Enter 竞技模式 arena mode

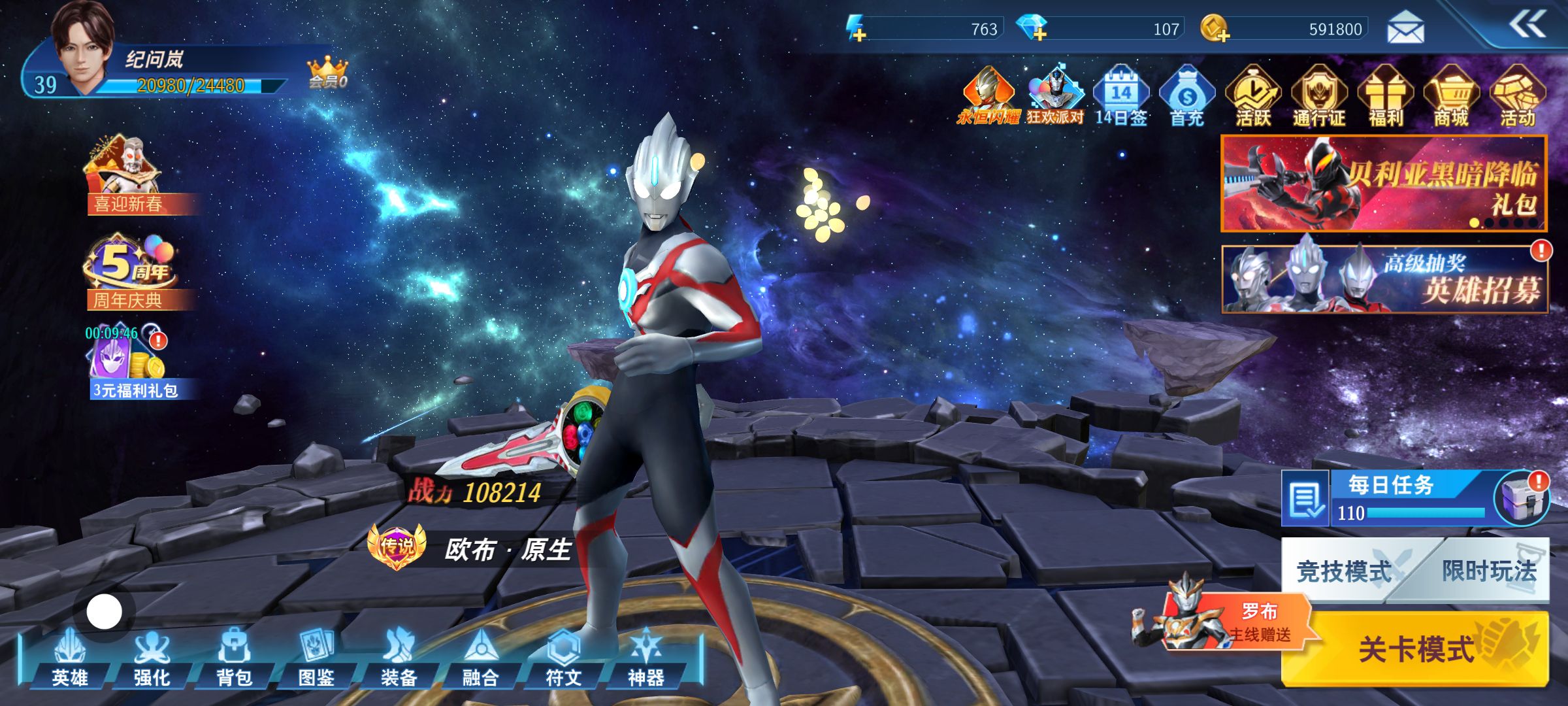pyautogui.click(x=1343, y=571)
